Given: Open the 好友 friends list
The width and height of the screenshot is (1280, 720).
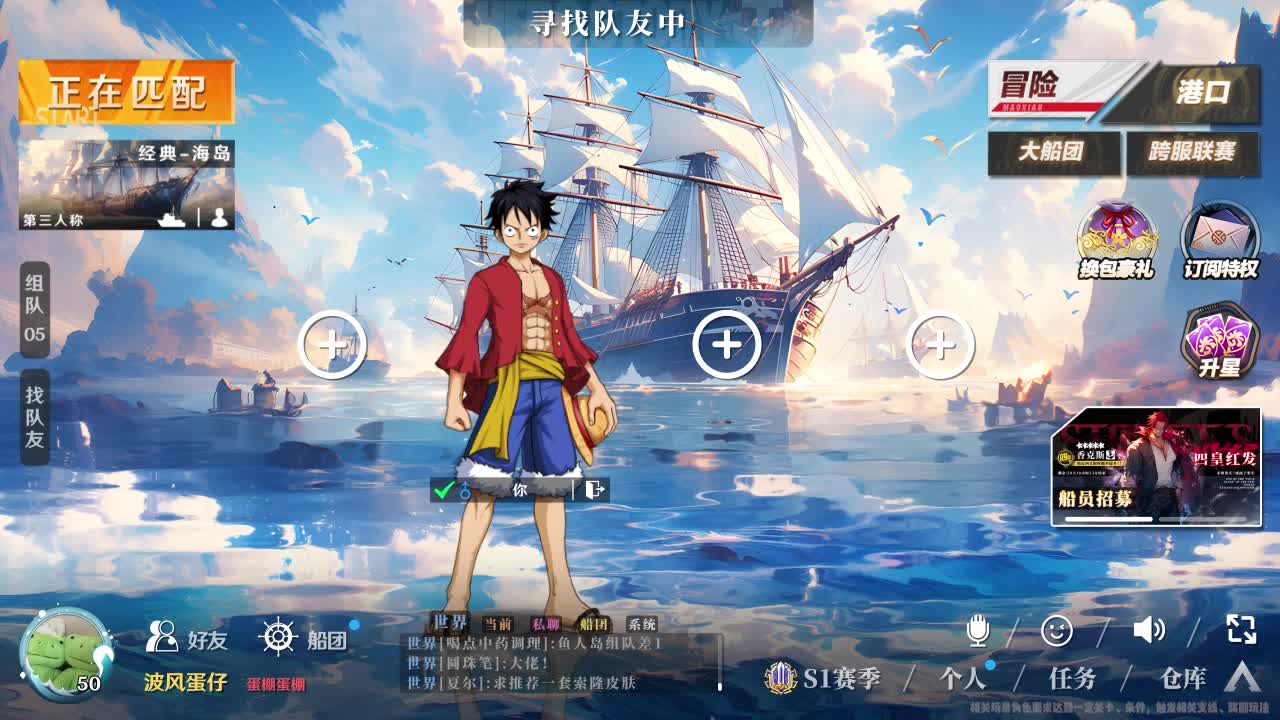Looking at the screenshot, I should (188, 638).
